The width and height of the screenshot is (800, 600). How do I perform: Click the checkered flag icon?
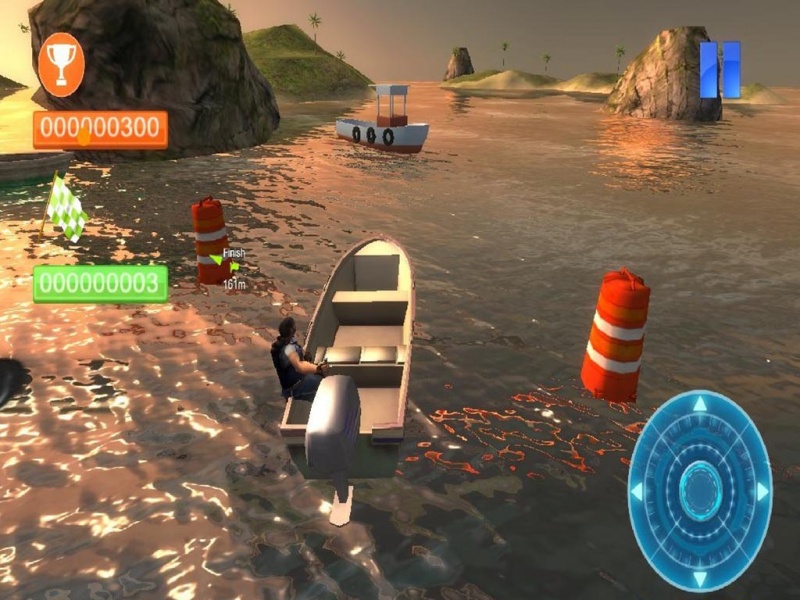66,207
